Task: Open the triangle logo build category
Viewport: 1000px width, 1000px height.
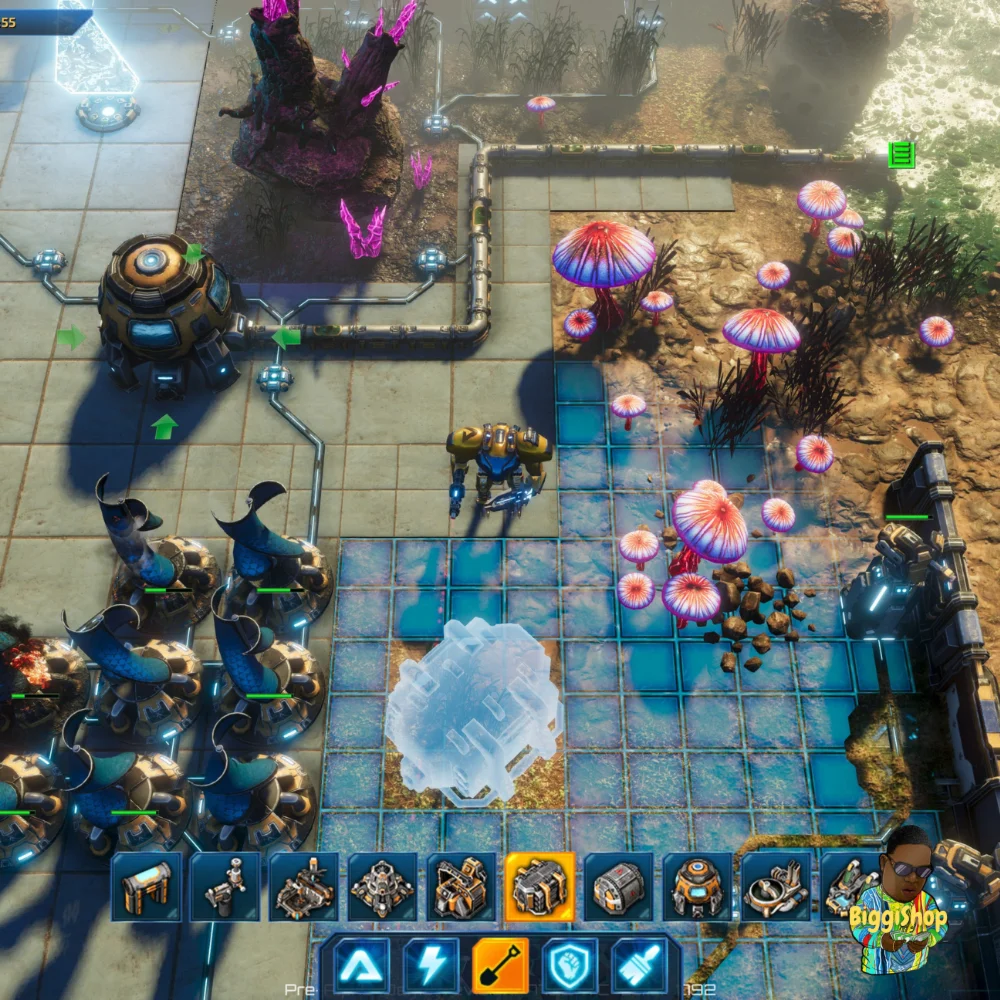Action: tap(362, 965)
